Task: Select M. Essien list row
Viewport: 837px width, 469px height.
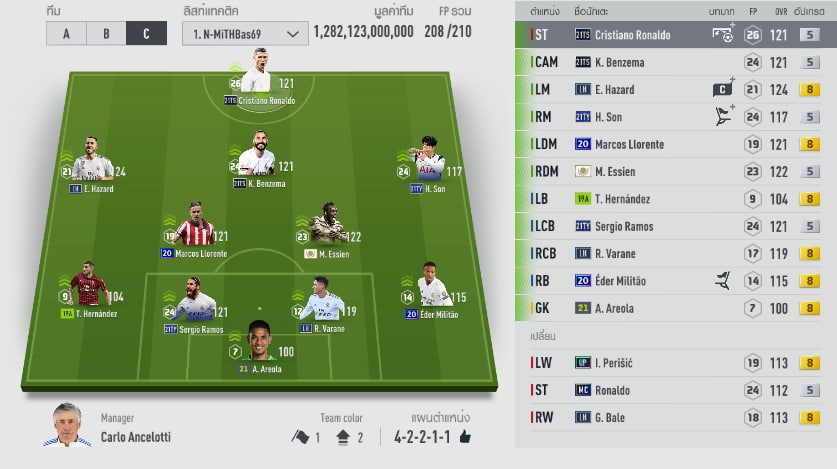Action: (676, 171)
